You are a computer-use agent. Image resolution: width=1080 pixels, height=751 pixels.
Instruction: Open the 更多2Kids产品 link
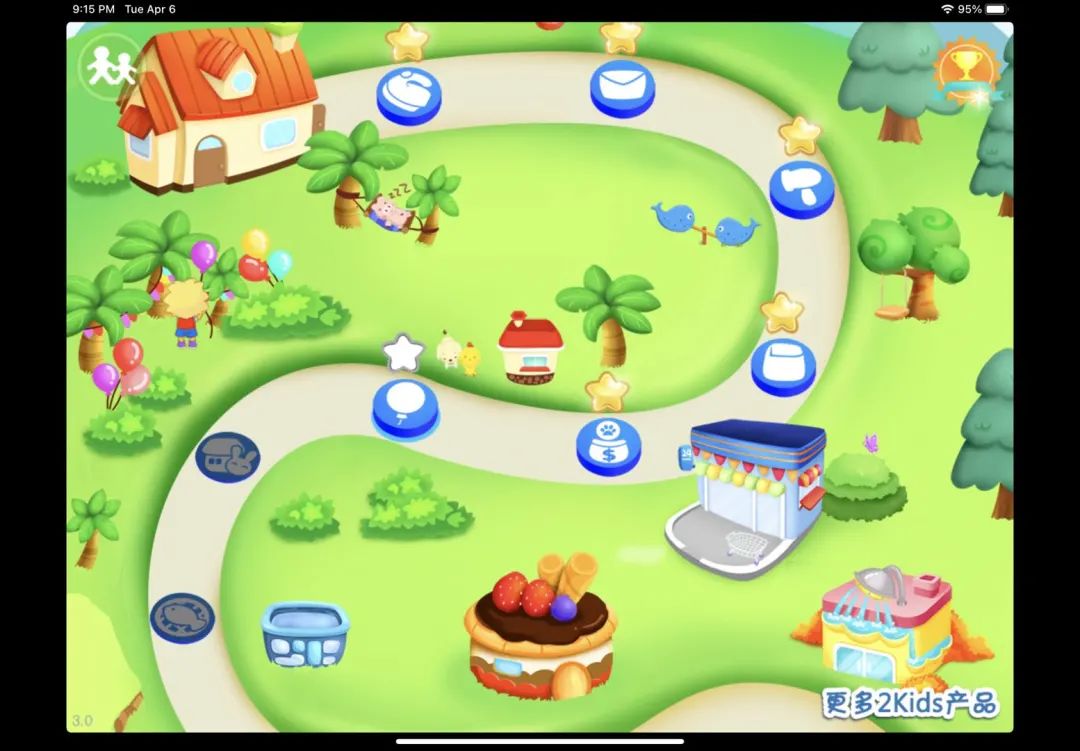click(x=910, y=703)
